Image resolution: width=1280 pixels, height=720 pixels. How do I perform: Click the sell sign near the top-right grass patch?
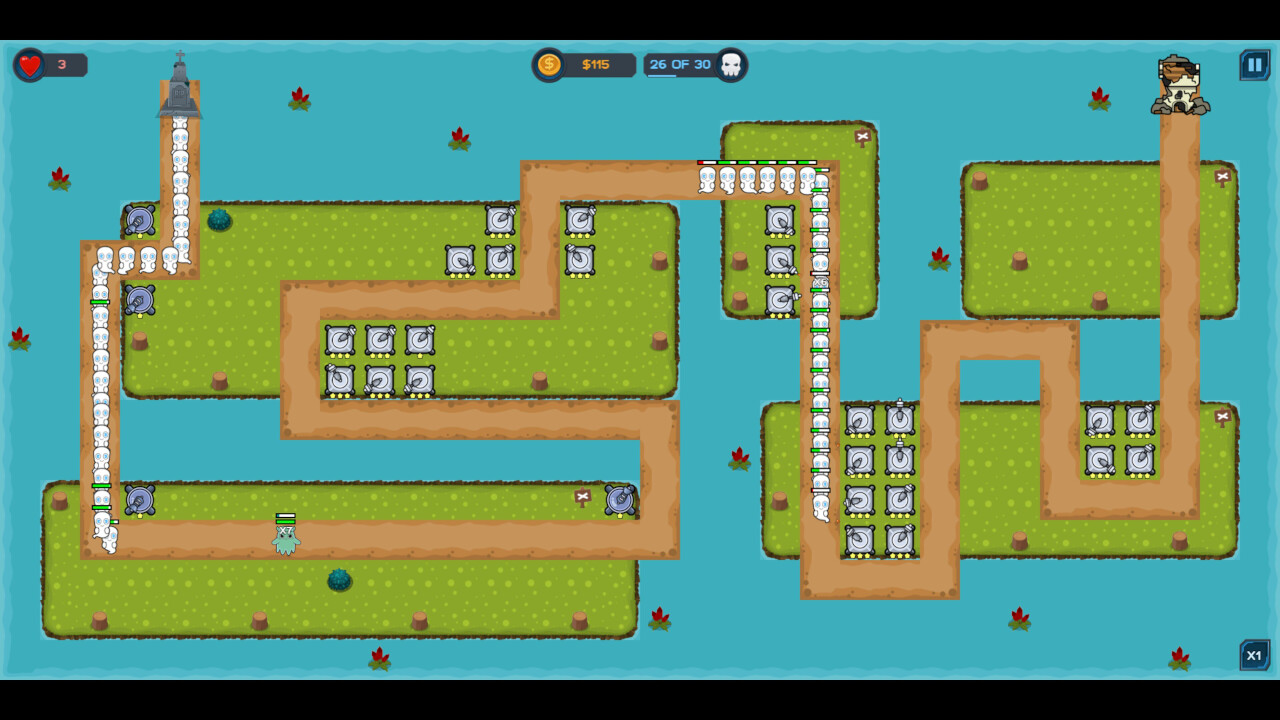pos(1222,175)
